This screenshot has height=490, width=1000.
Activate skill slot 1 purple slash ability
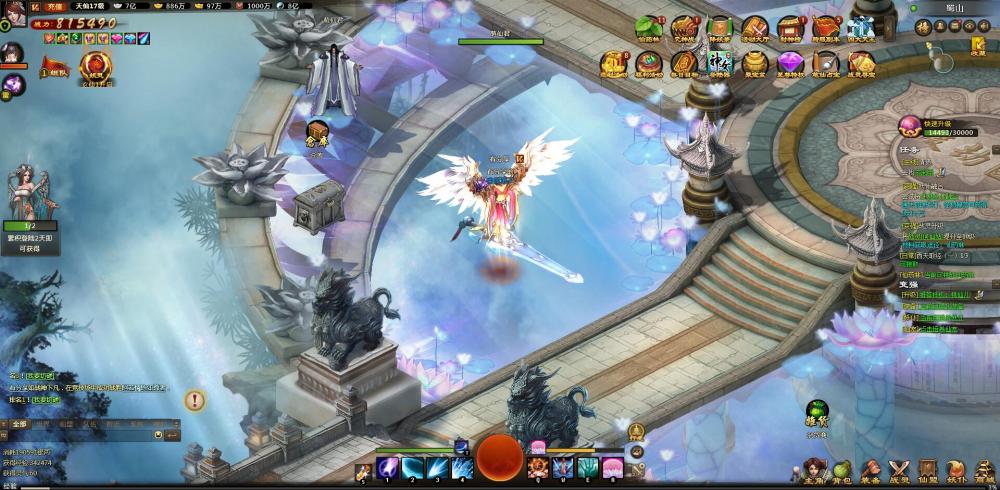[388, 467]
